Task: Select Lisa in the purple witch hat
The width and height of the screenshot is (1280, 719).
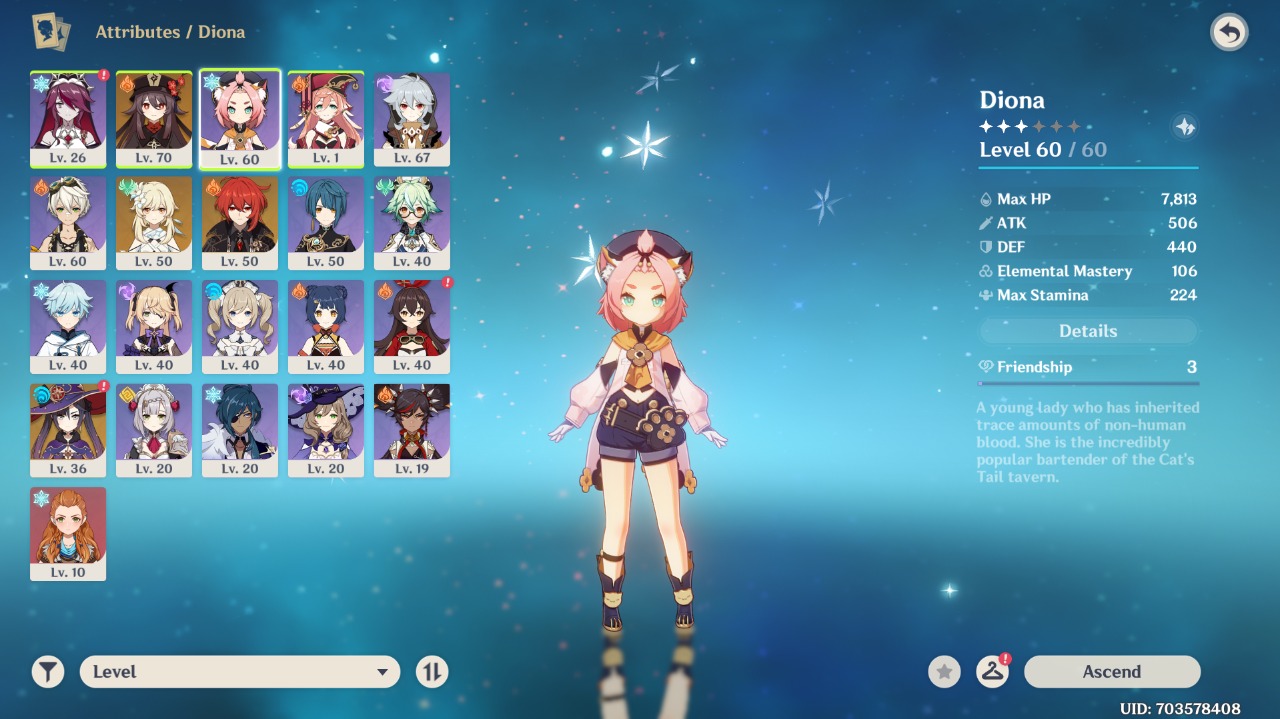Action: click(x=326, y=429)
